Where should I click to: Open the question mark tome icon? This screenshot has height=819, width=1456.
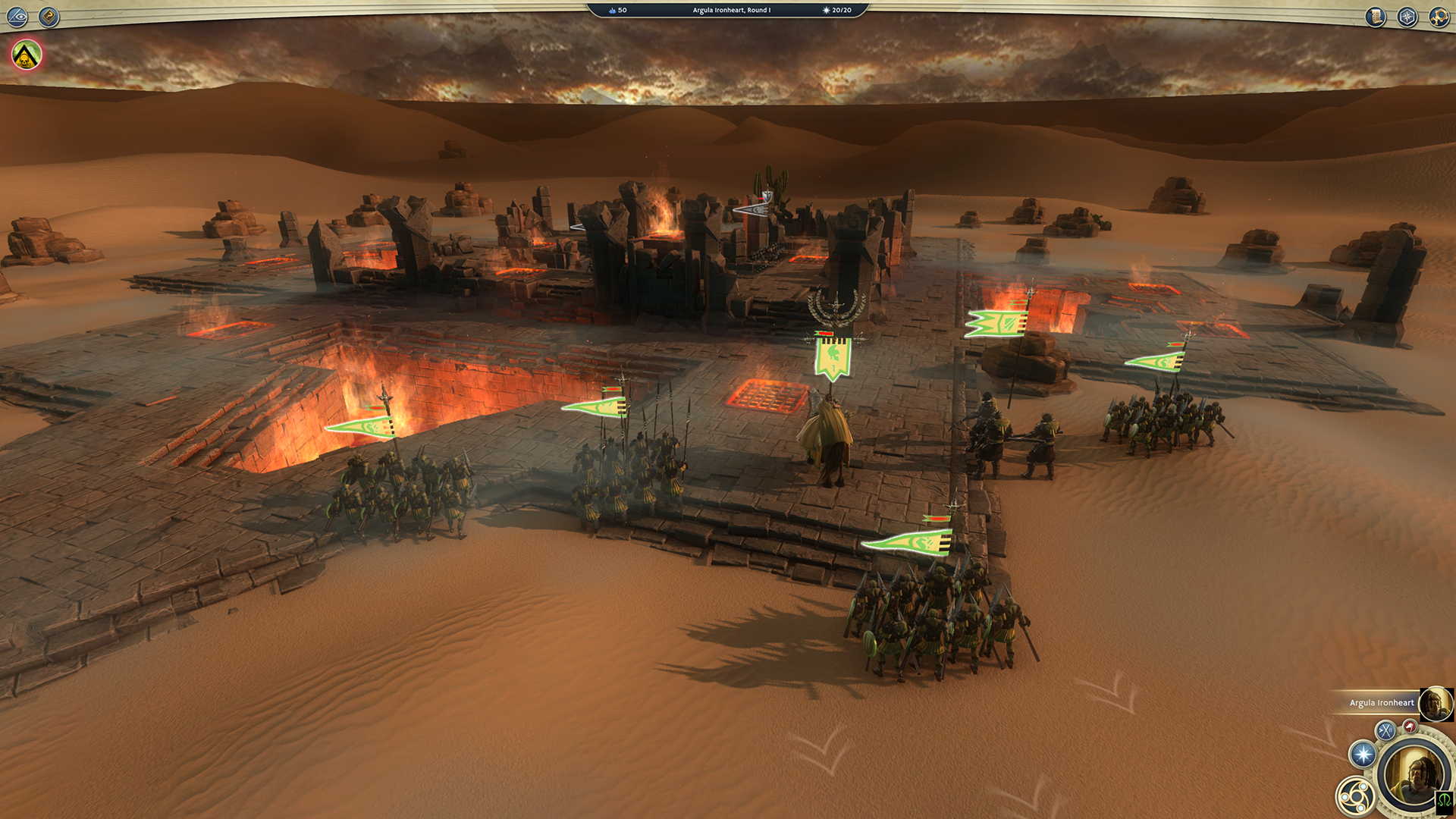coord(50,15)
